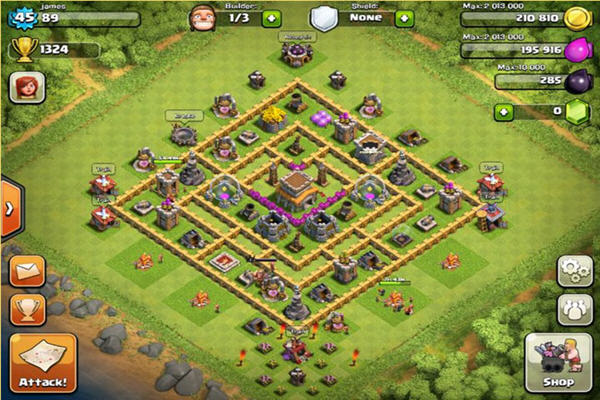Expand the chat panel arrow tab
The width and height of the screenshot is (600, 400).
pos(9,209)
